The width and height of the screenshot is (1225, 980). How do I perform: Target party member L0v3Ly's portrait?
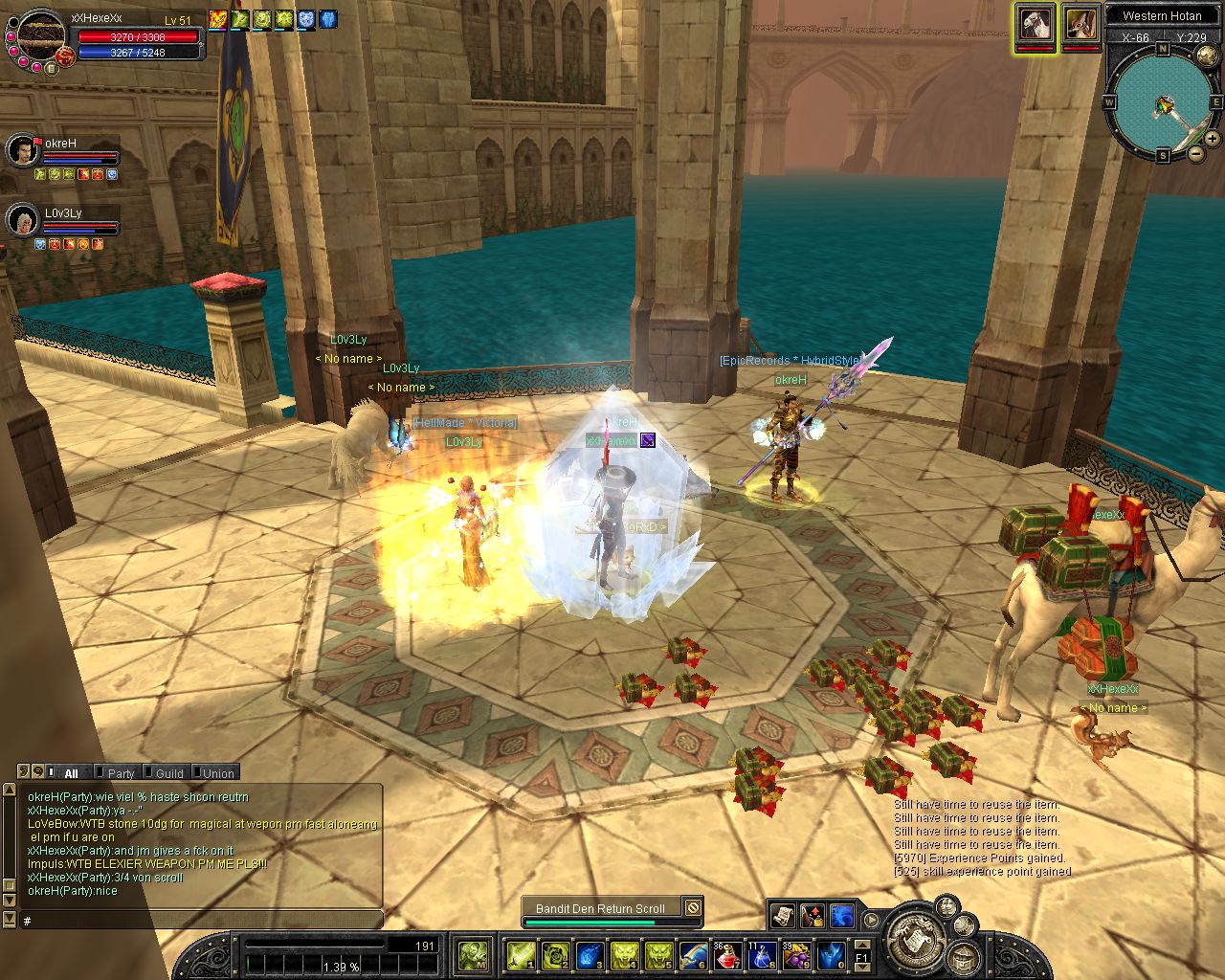coord(21,220)
